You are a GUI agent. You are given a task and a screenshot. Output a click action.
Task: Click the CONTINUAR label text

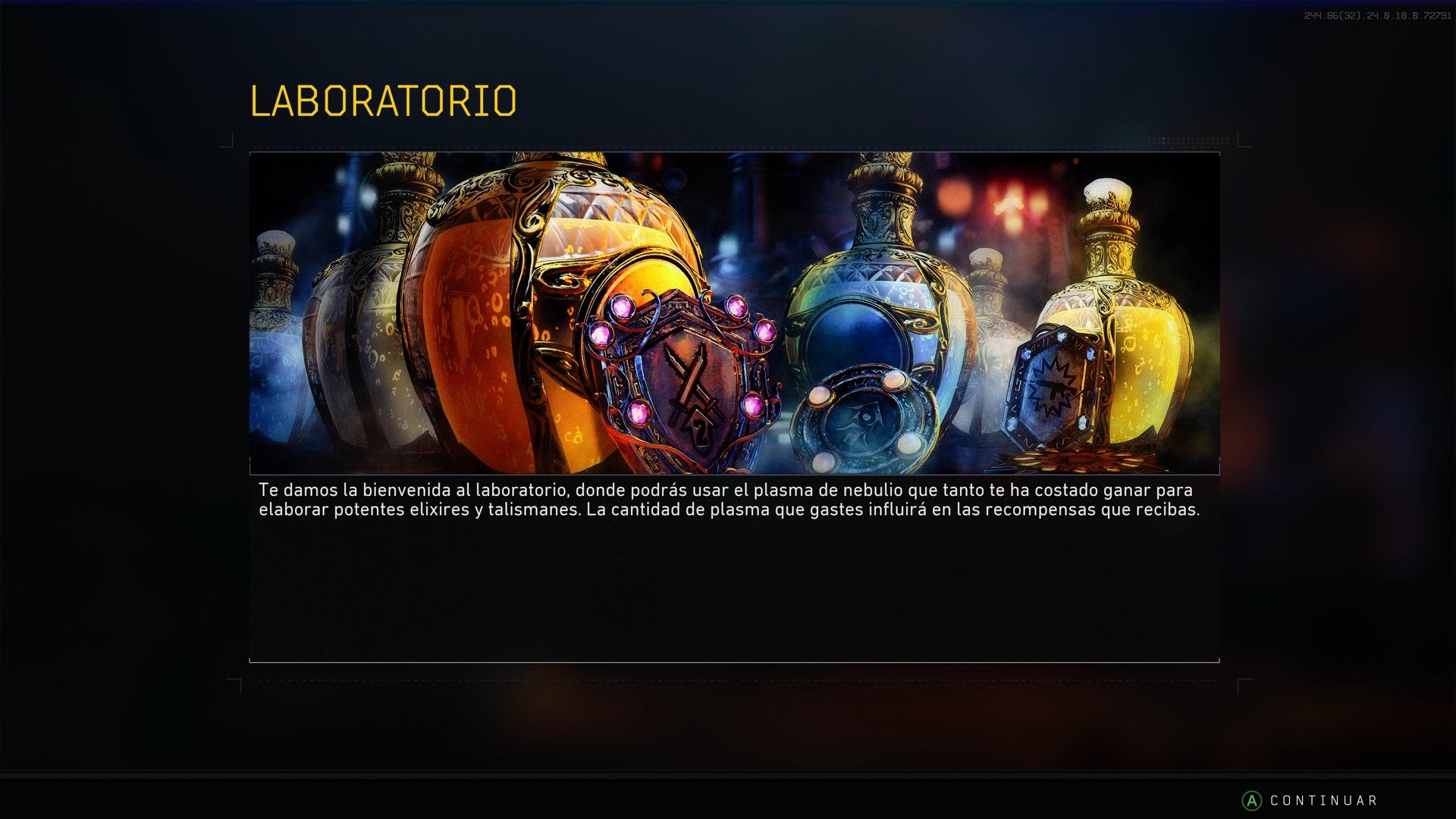click(x=1323, y=799)
